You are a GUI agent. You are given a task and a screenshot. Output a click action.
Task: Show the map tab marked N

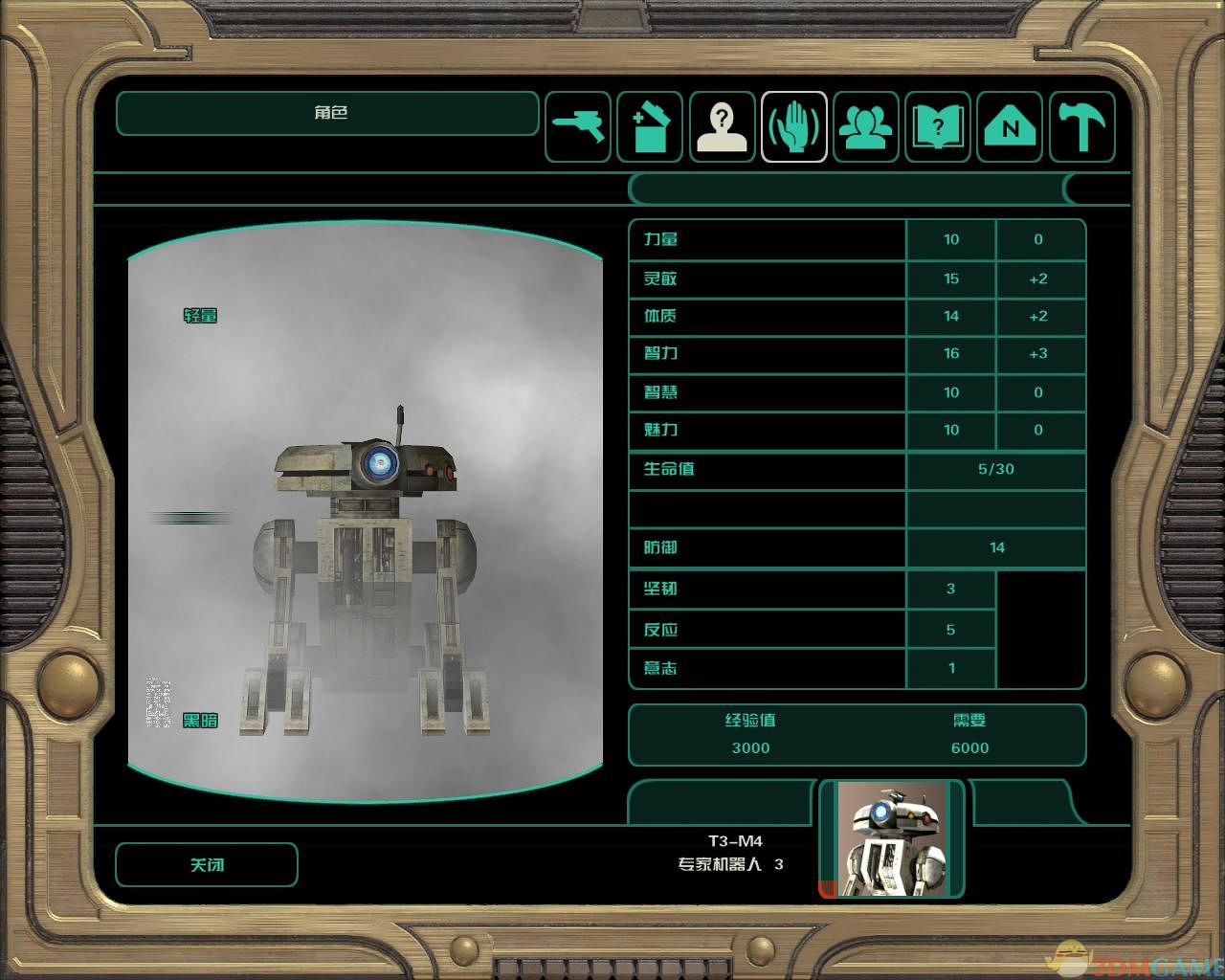1011,126
